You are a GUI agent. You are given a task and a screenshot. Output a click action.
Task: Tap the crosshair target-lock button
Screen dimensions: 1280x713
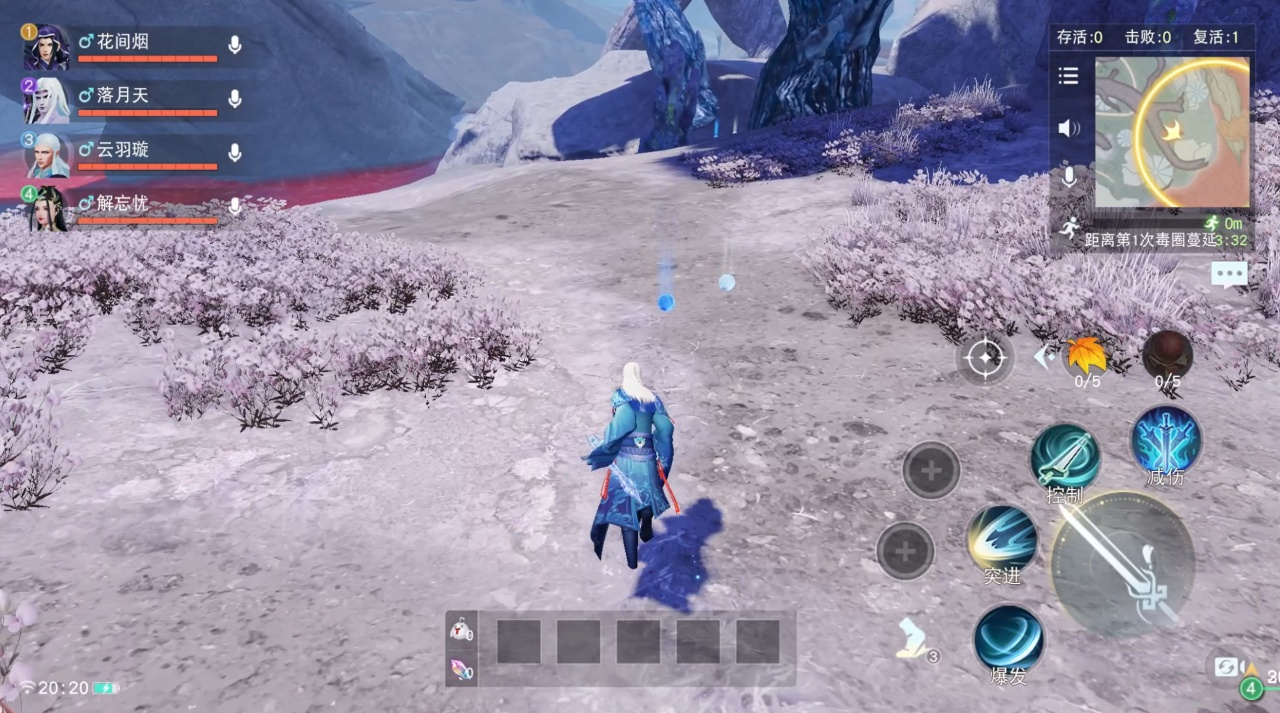[x=985, y=357]
